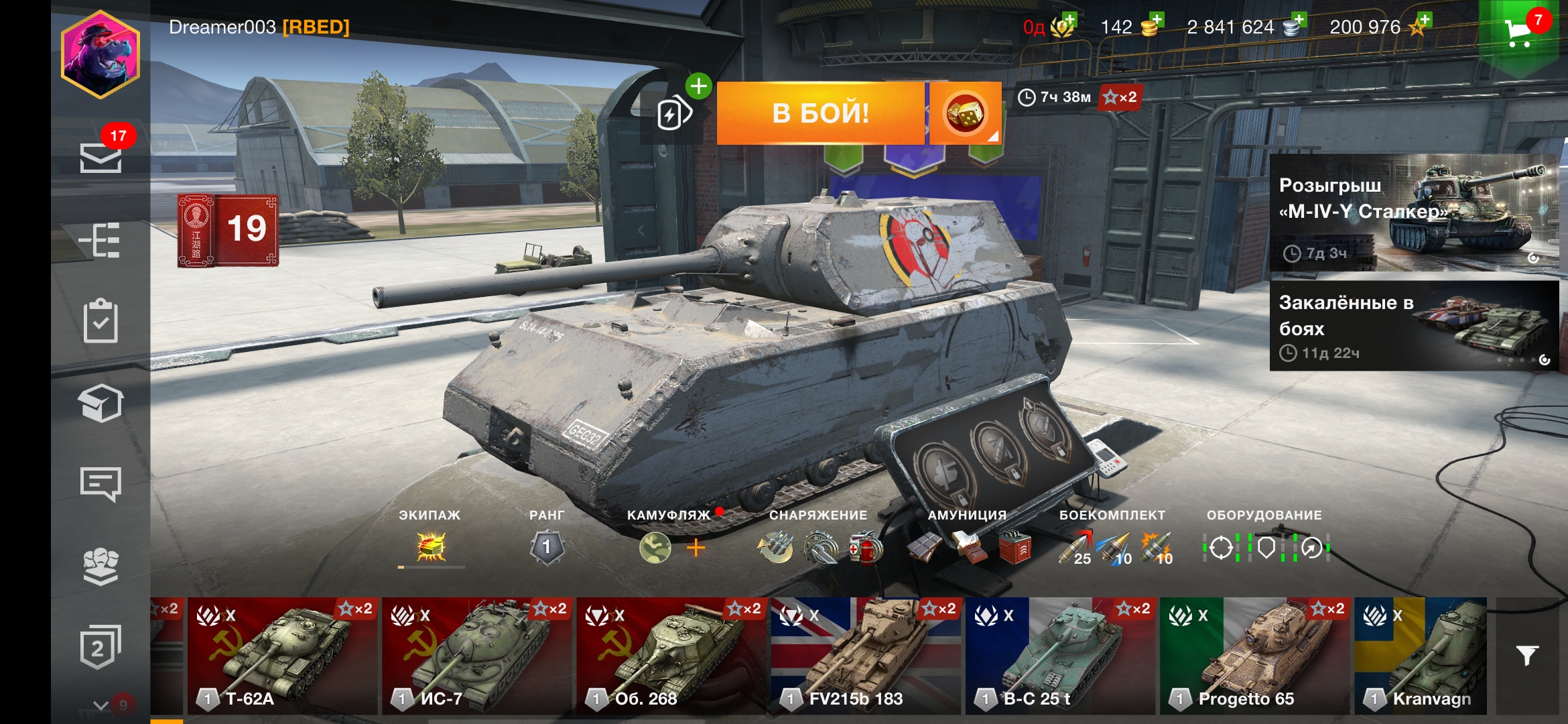Open the shop cart in the corner

[x=1518, y=32]
